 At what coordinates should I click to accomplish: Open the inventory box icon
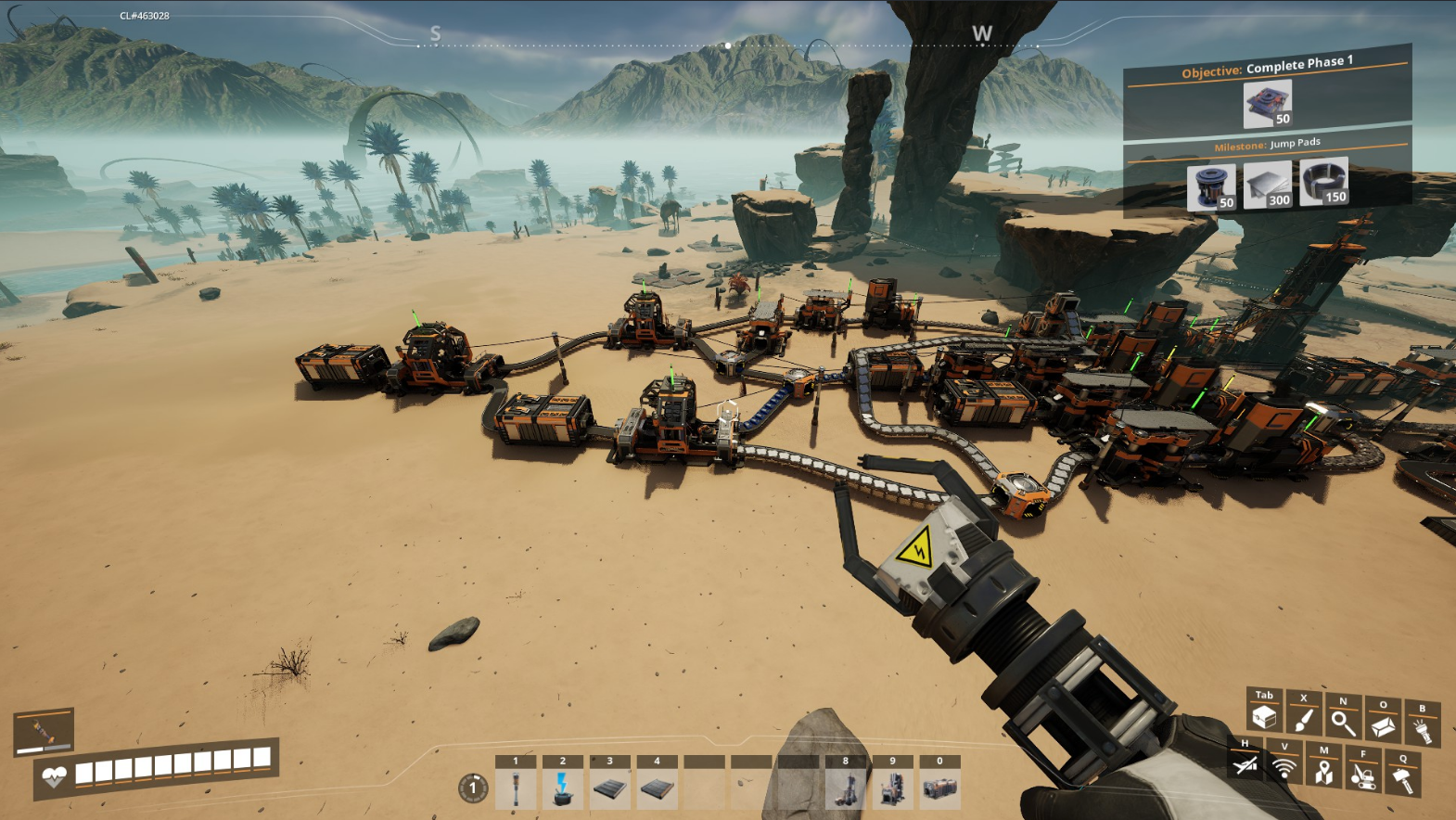(x=1263, y=716)
